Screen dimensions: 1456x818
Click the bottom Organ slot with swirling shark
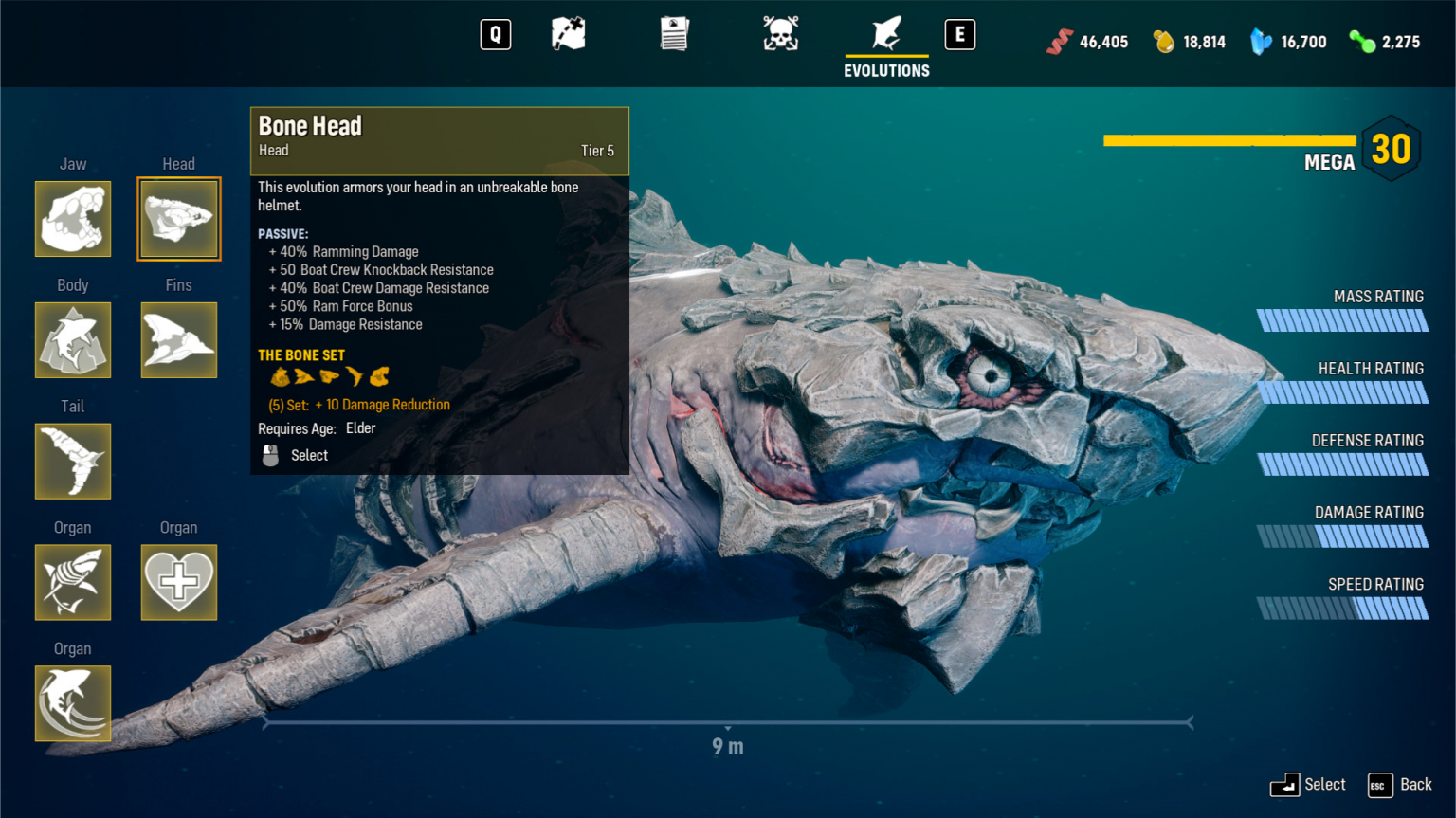click(x=73, y=703)
